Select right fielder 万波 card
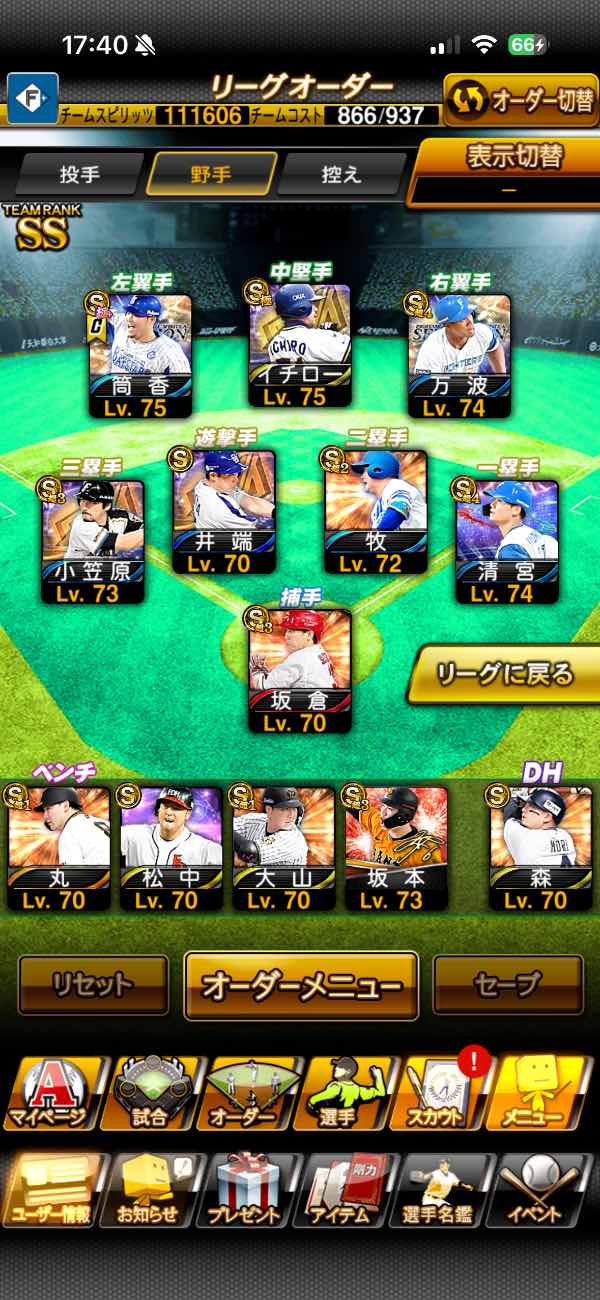 [459, 352]
